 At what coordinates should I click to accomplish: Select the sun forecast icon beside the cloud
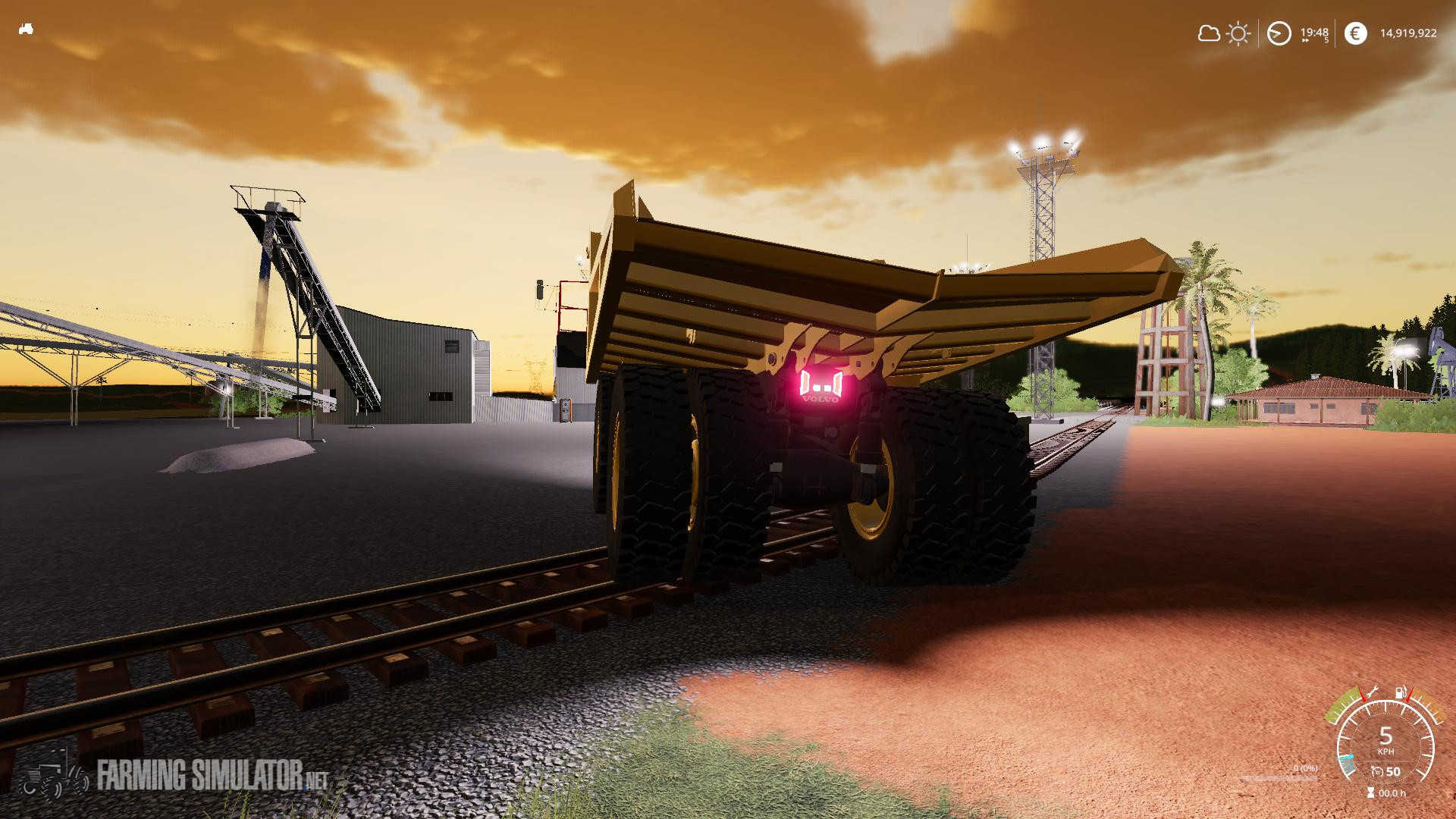pos(1238,33)
